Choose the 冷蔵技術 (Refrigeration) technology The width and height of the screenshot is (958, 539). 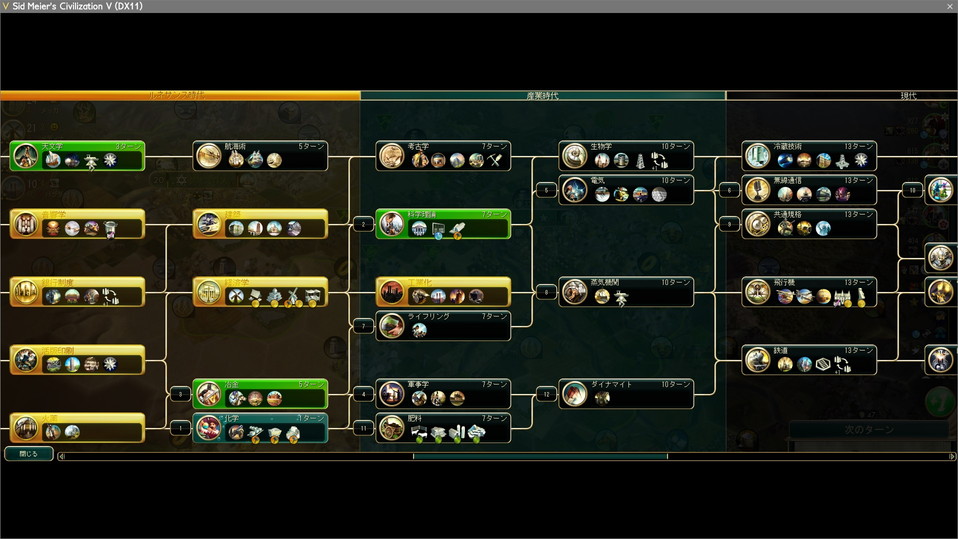810,155
